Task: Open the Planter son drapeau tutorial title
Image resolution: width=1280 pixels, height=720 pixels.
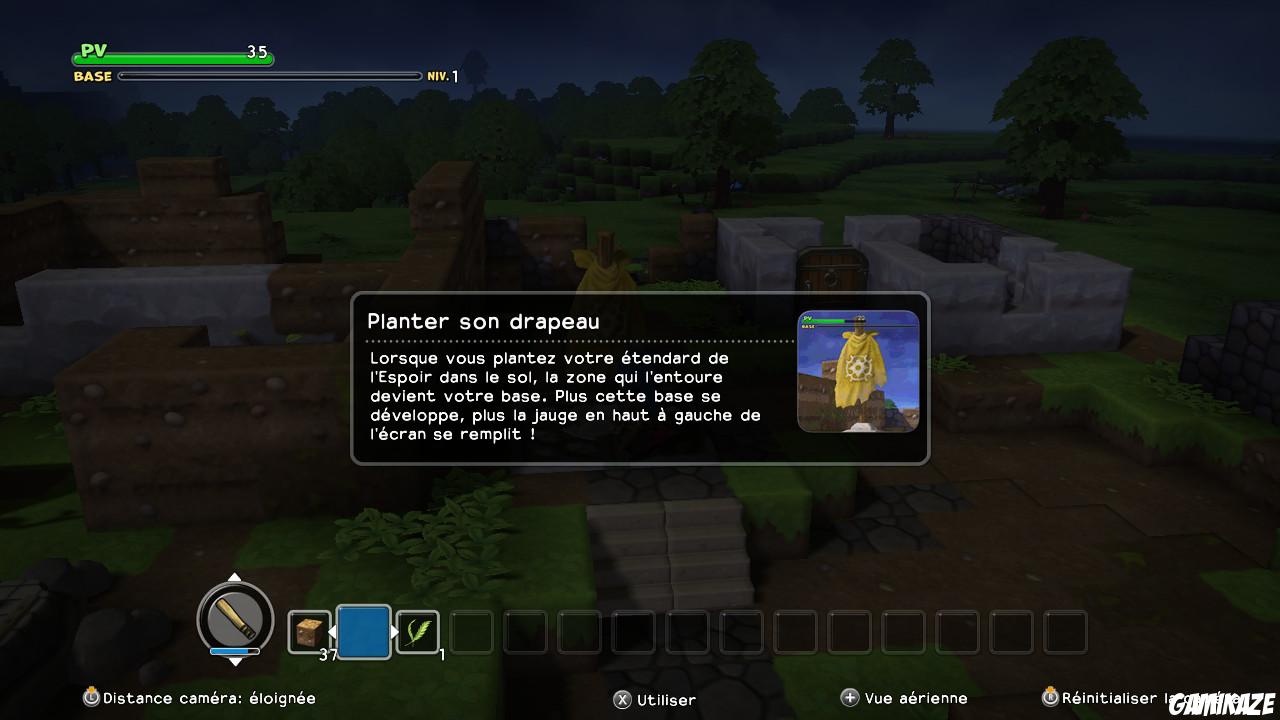Action: tap(484, 321)
